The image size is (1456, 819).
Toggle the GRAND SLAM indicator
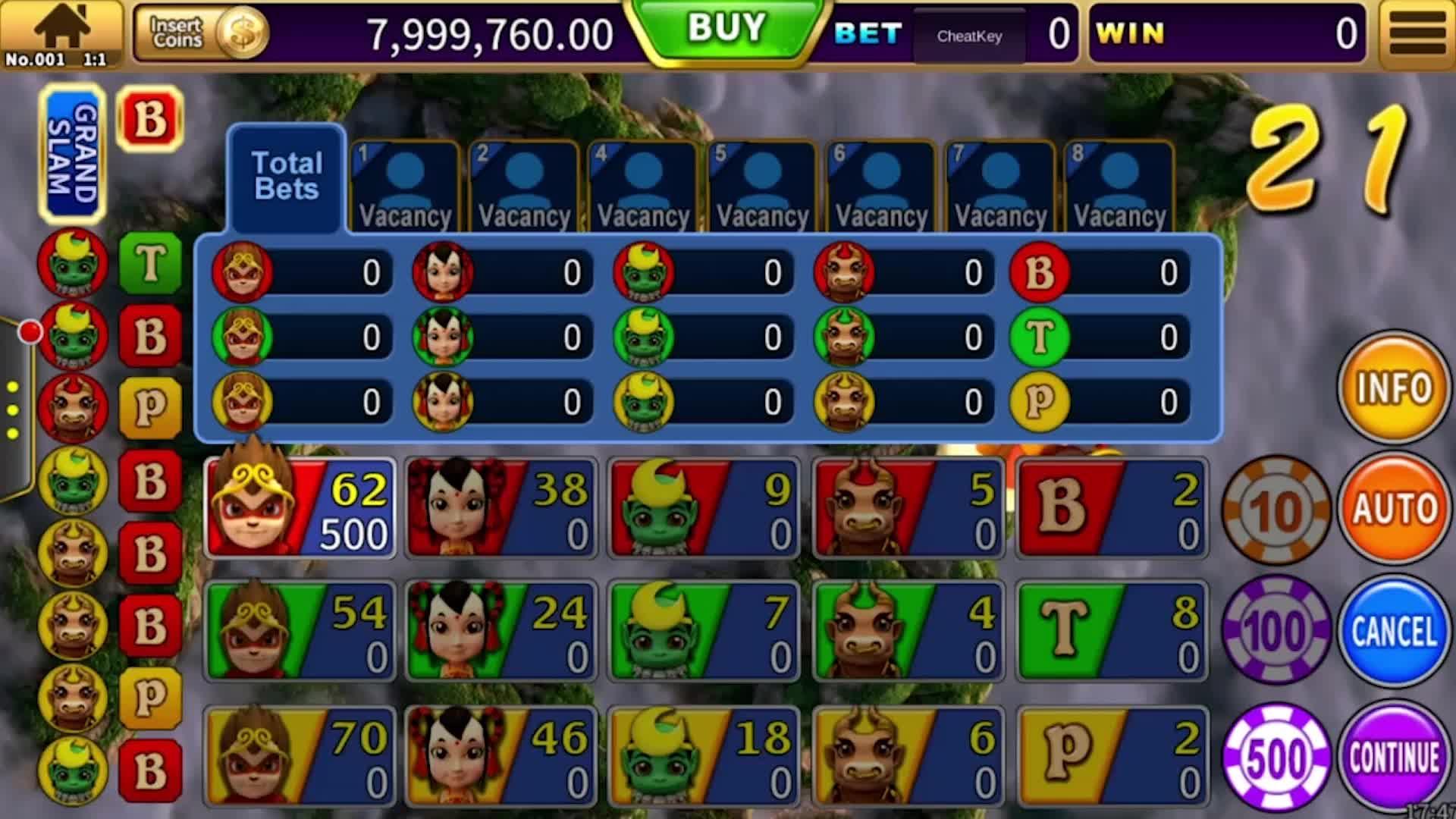tap(74, 152)
